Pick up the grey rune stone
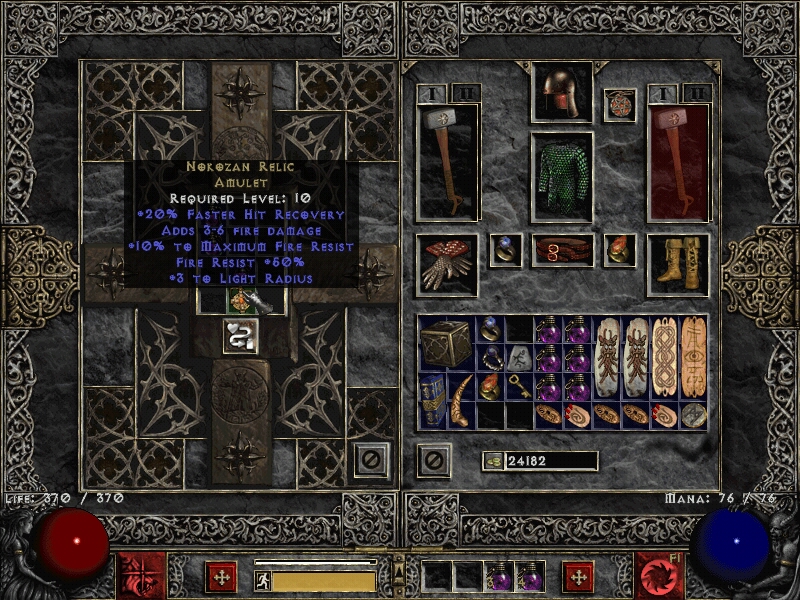This screenshot has width=800, height=600. [x=519, y=357]
